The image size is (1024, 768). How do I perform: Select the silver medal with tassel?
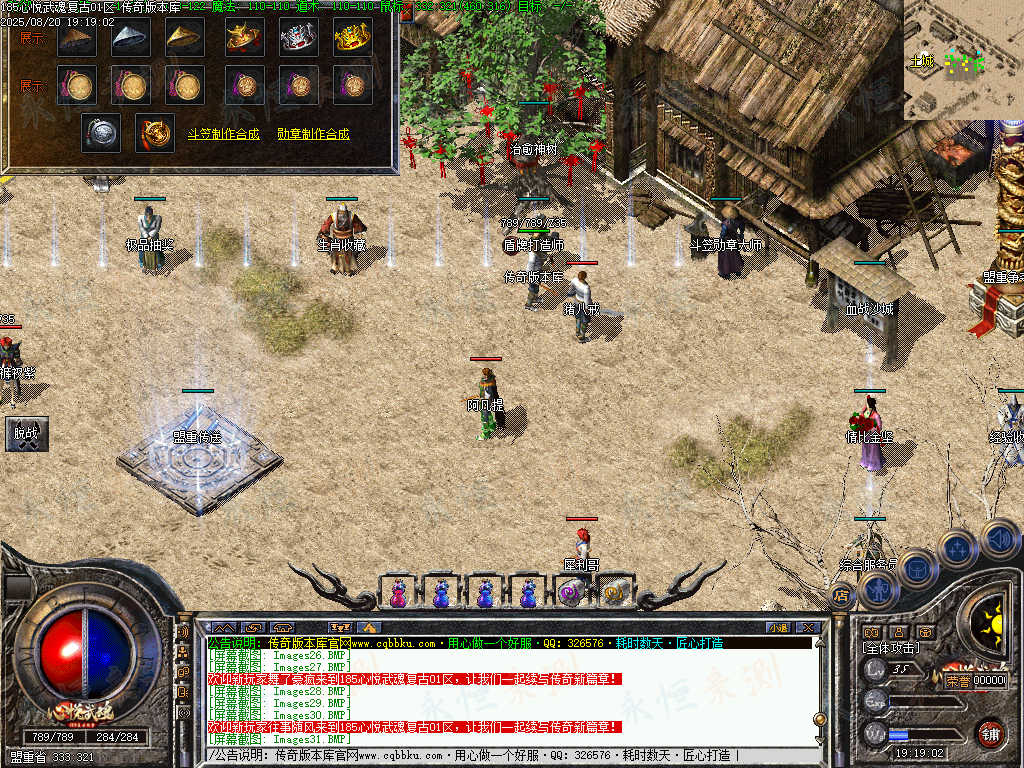point(101,132)
